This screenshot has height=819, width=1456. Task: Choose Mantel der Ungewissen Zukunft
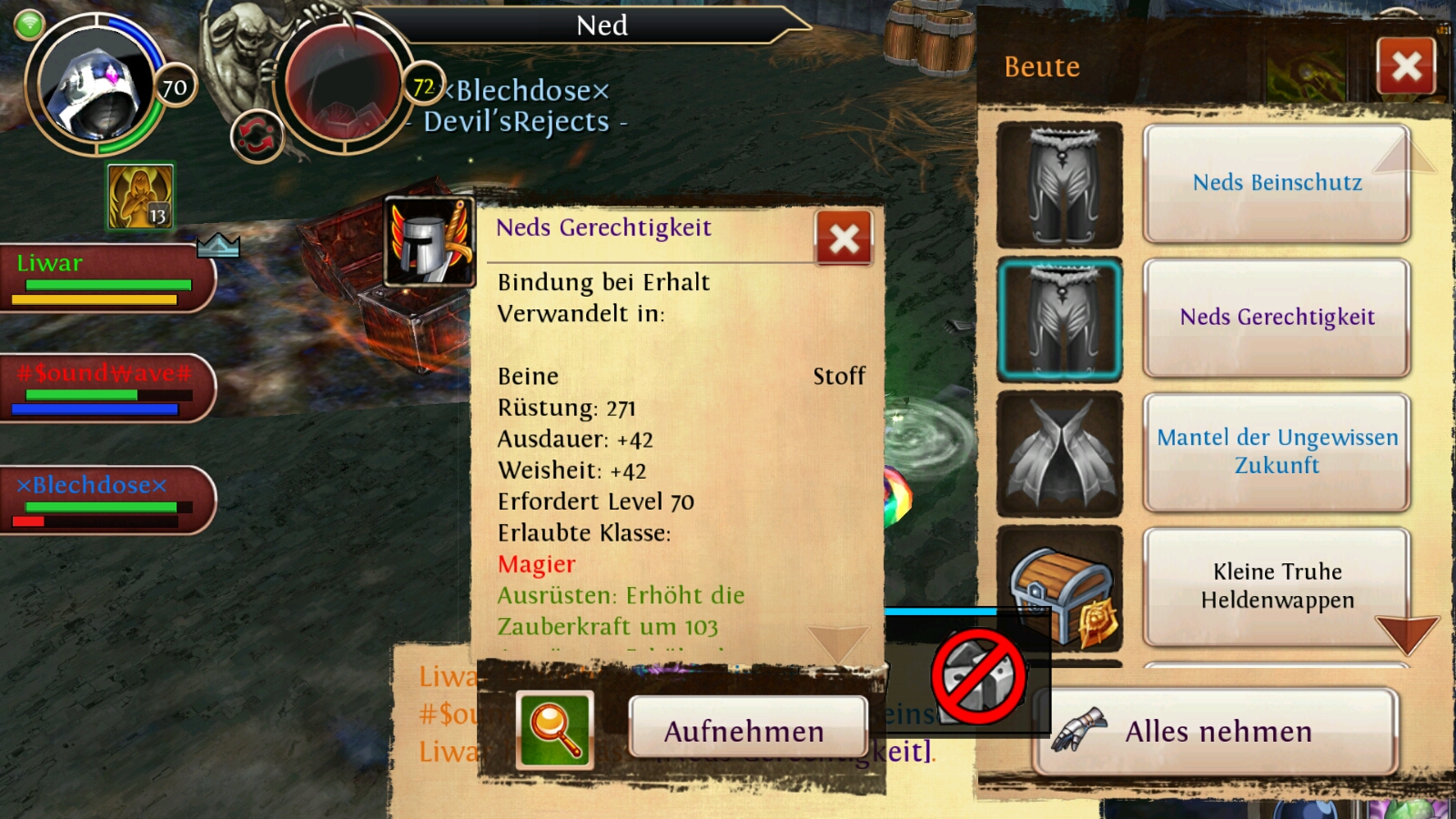[1277, 451]
